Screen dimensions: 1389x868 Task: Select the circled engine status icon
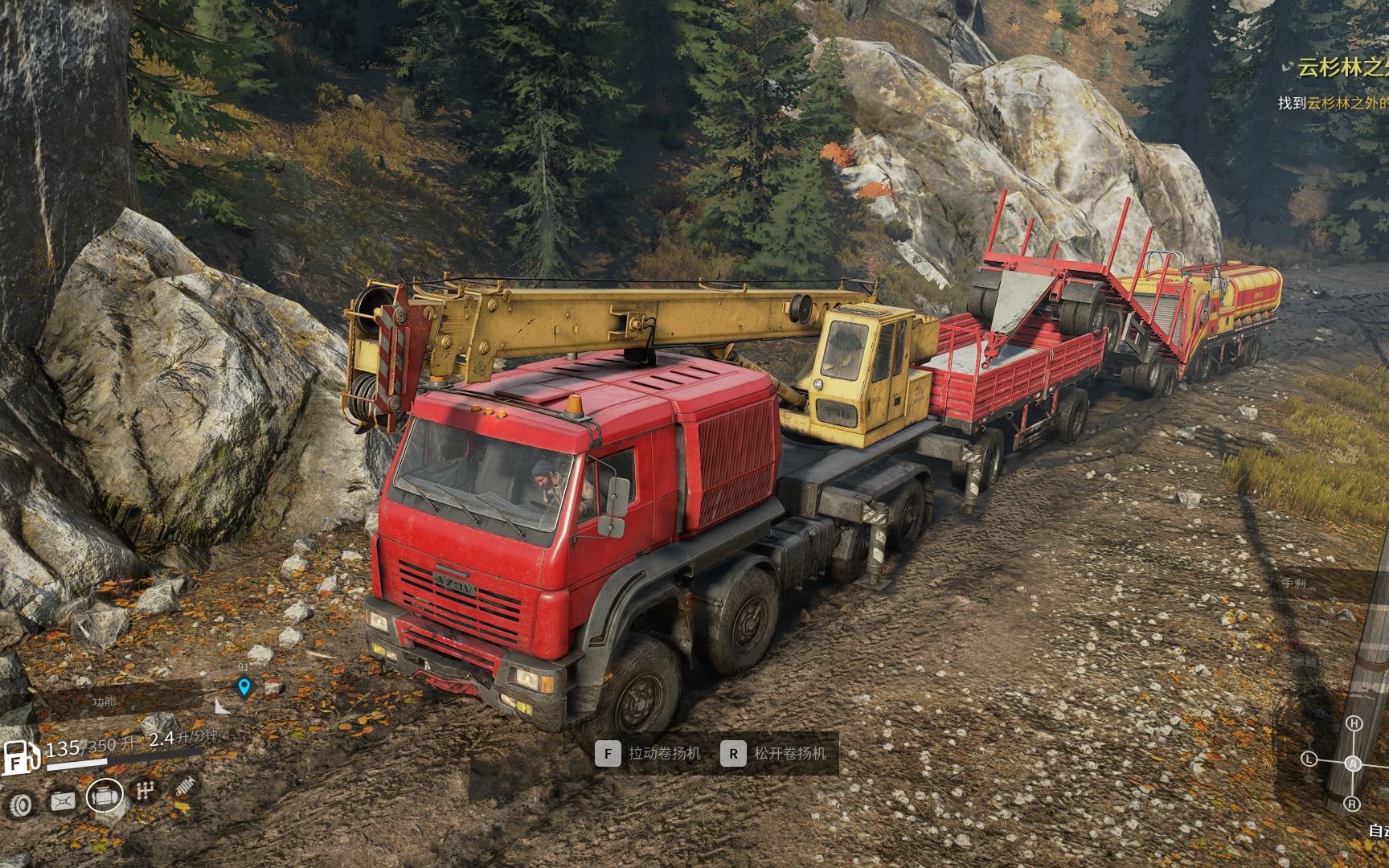[x=104, y=796]
